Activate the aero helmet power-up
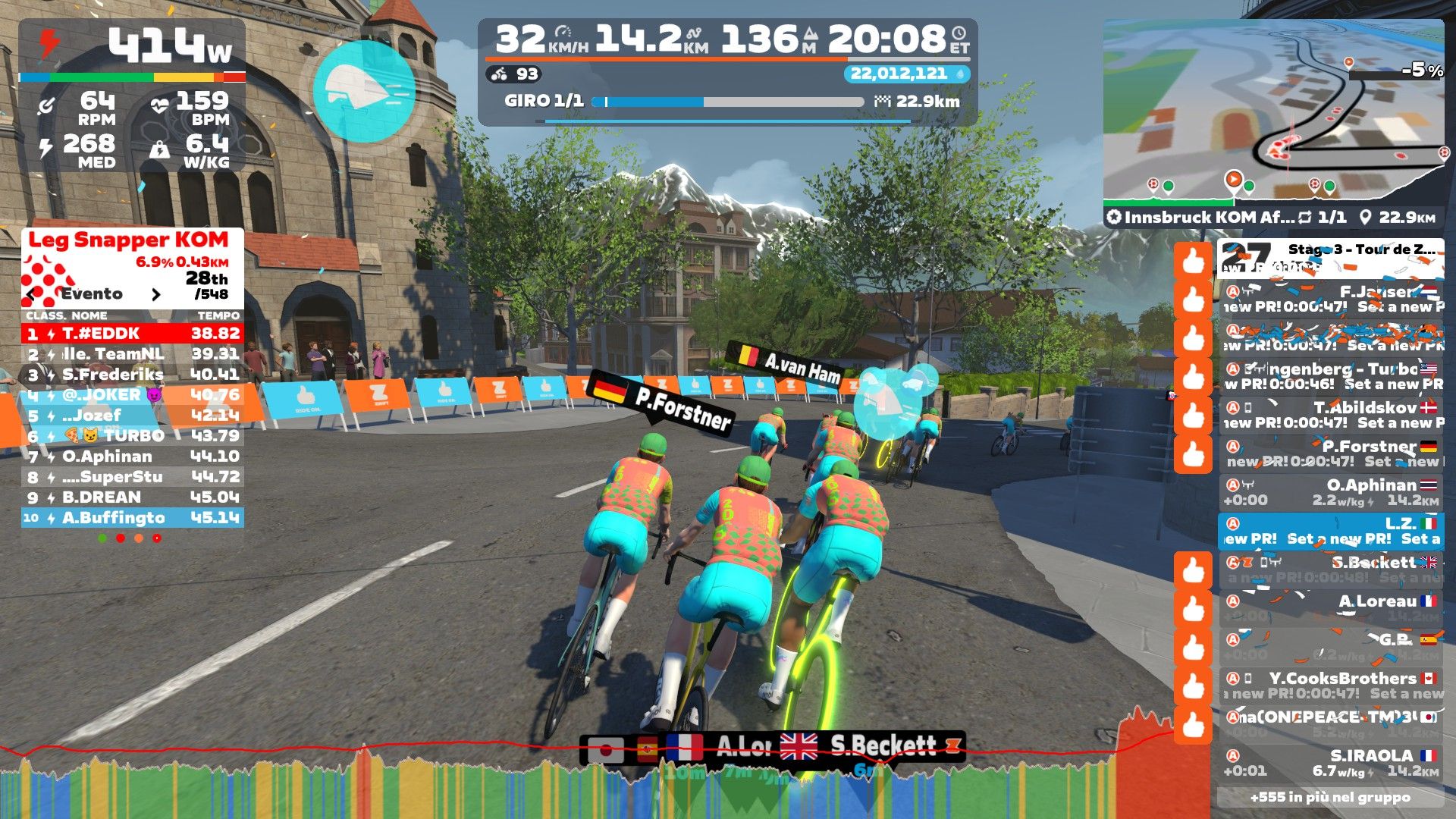 pyautogui.click(x=364, y=91)
